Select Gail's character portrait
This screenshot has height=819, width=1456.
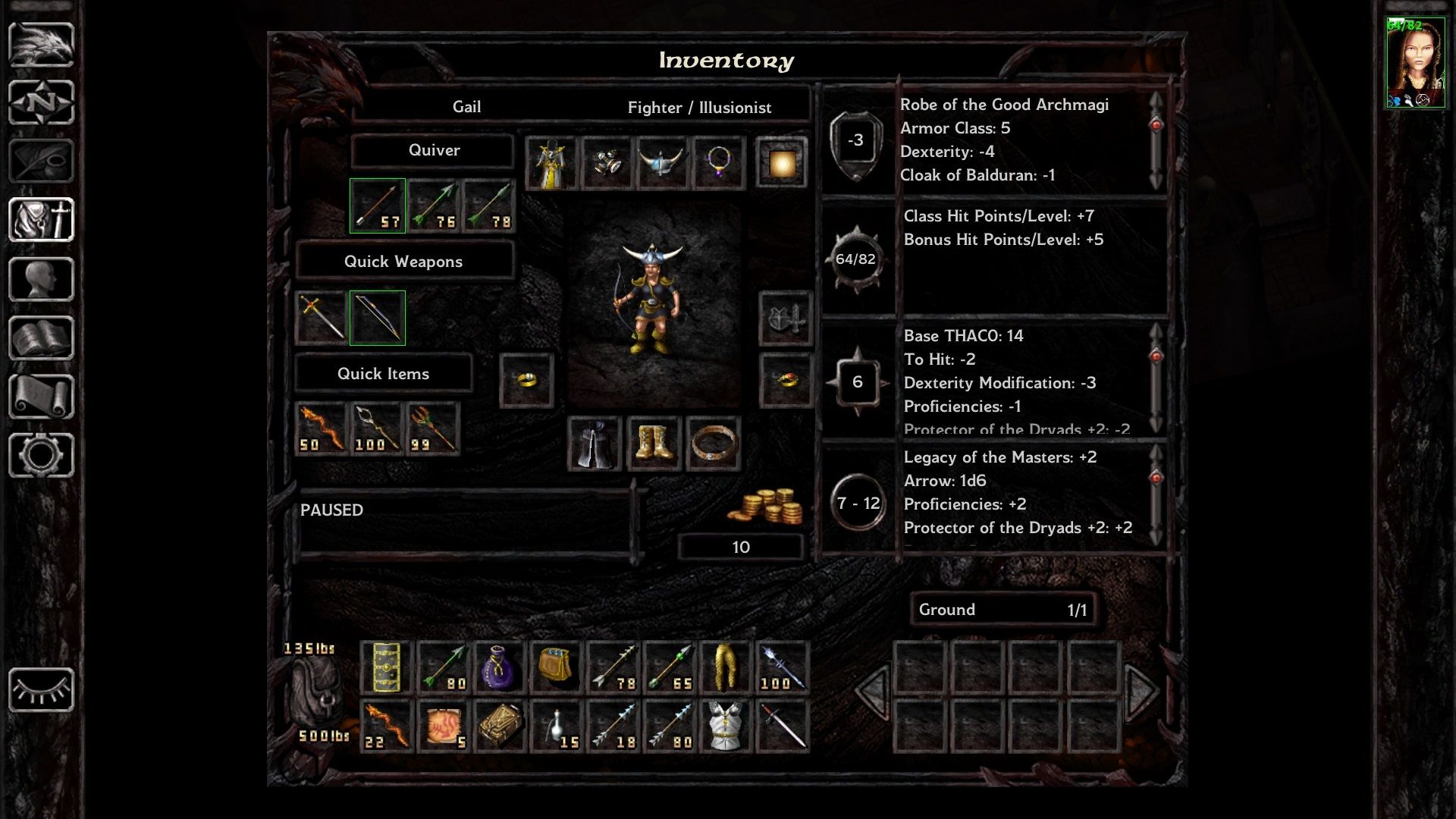coord(1415,63)
